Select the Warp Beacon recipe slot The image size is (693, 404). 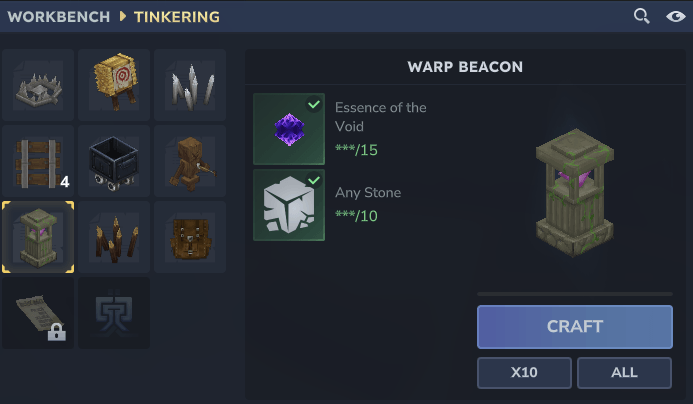[38, 237]
